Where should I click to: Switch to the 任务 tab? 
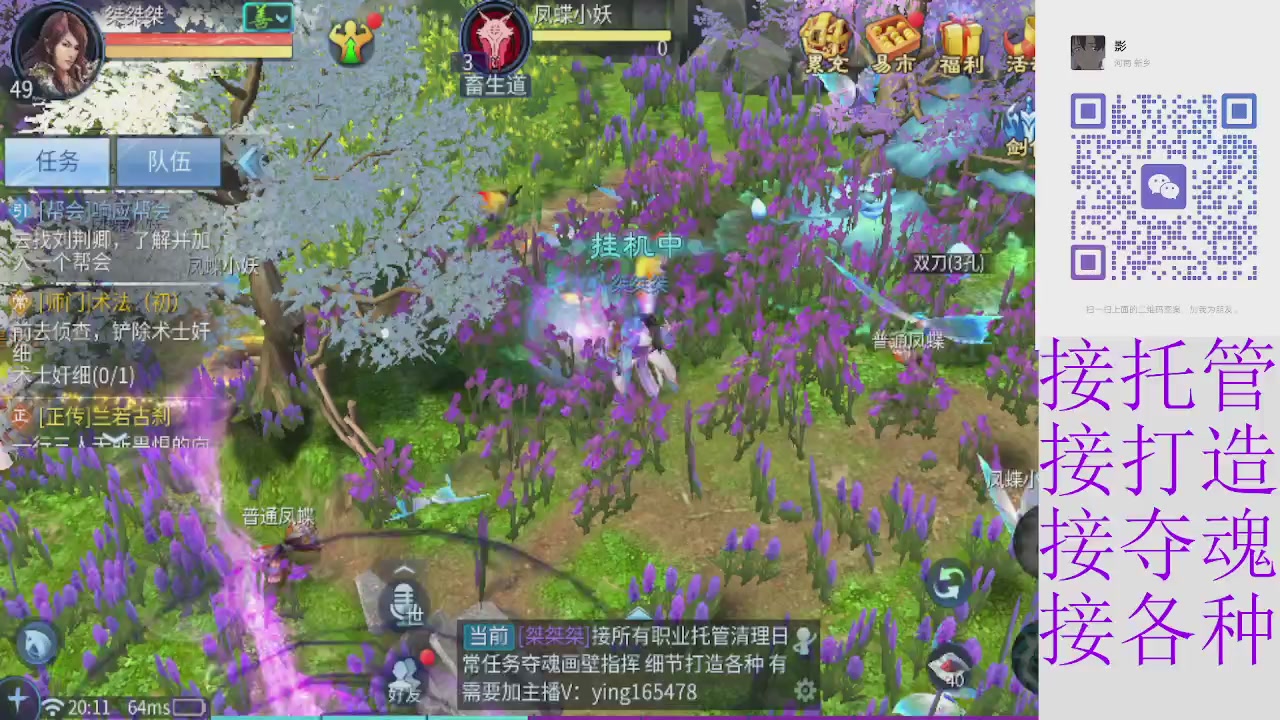pos(56,162)
